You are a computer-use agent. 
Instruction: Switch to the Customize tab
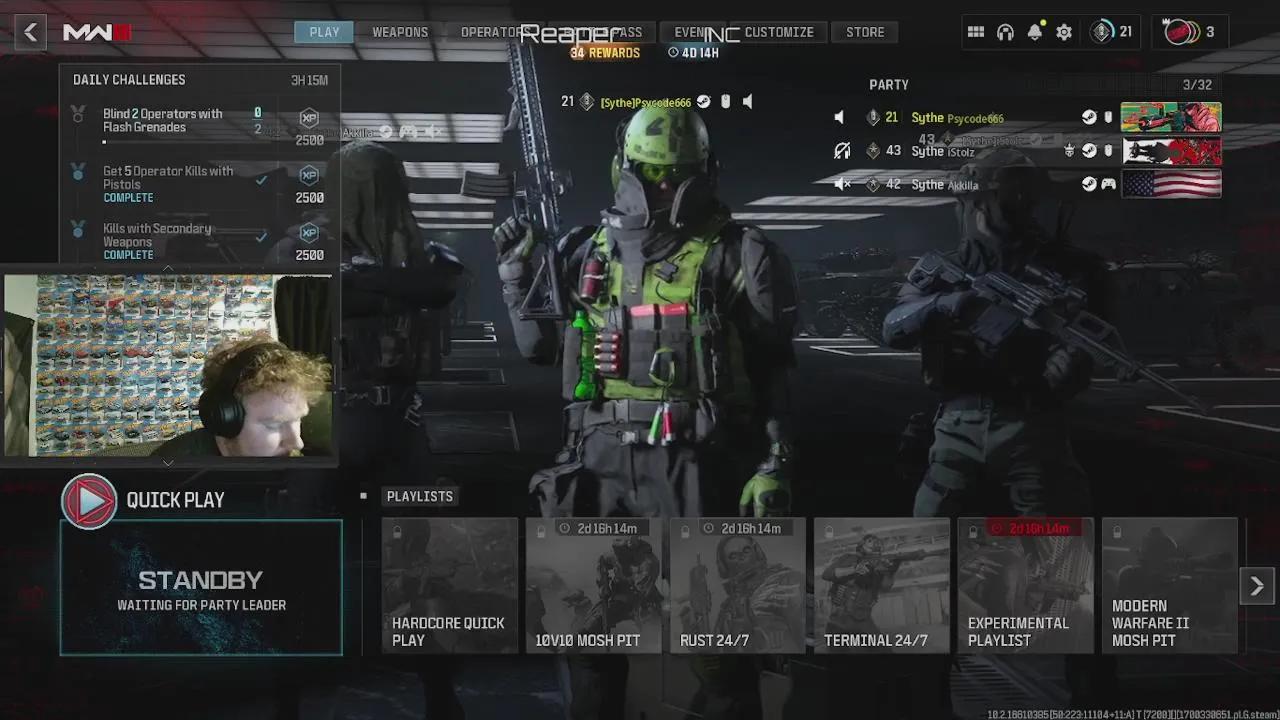(x=779, y=32)
